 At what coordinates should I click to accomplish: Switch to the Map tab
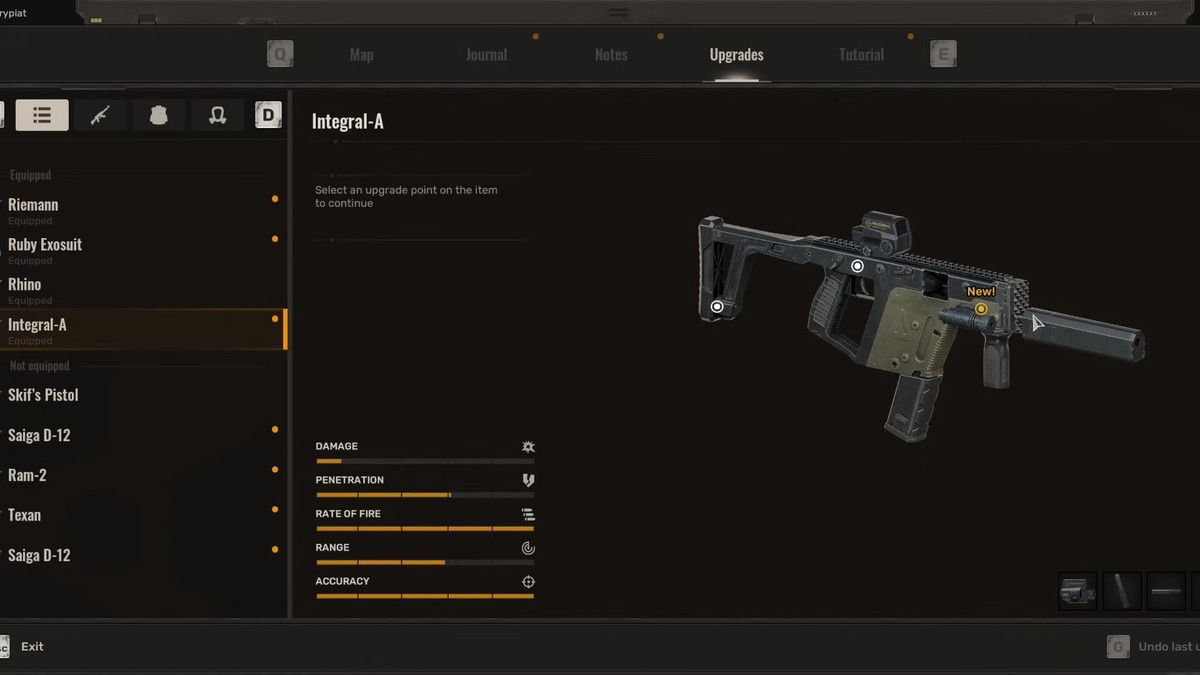click(361, 55)
